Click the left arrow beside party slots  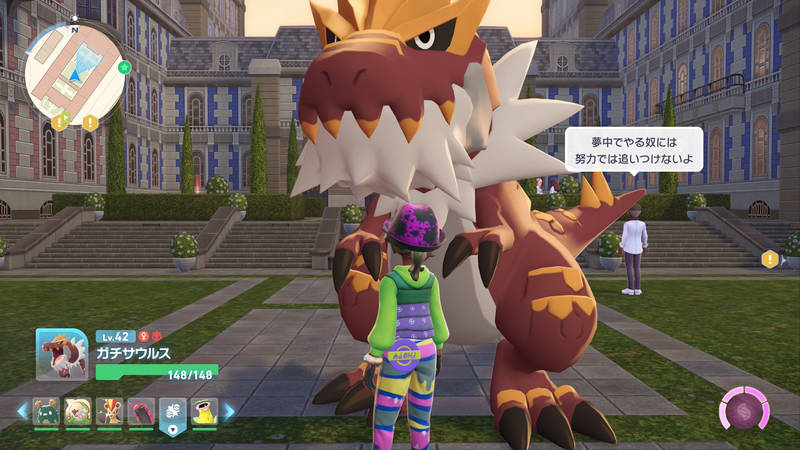tap(21, 411)
